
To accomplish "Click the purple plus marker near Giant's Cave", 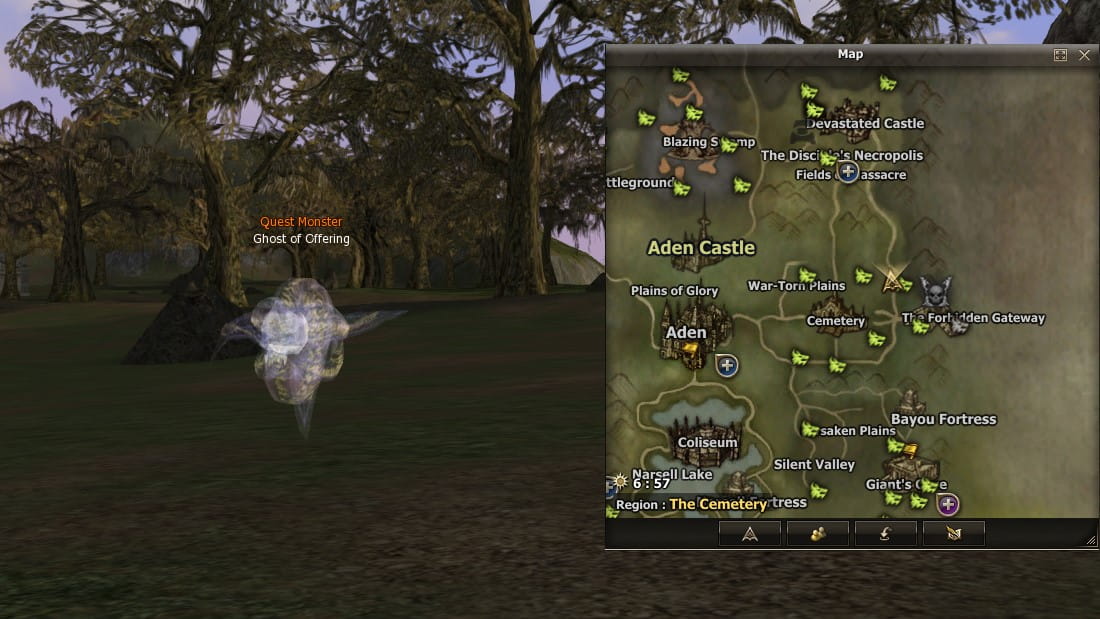I will pos(948,504).
